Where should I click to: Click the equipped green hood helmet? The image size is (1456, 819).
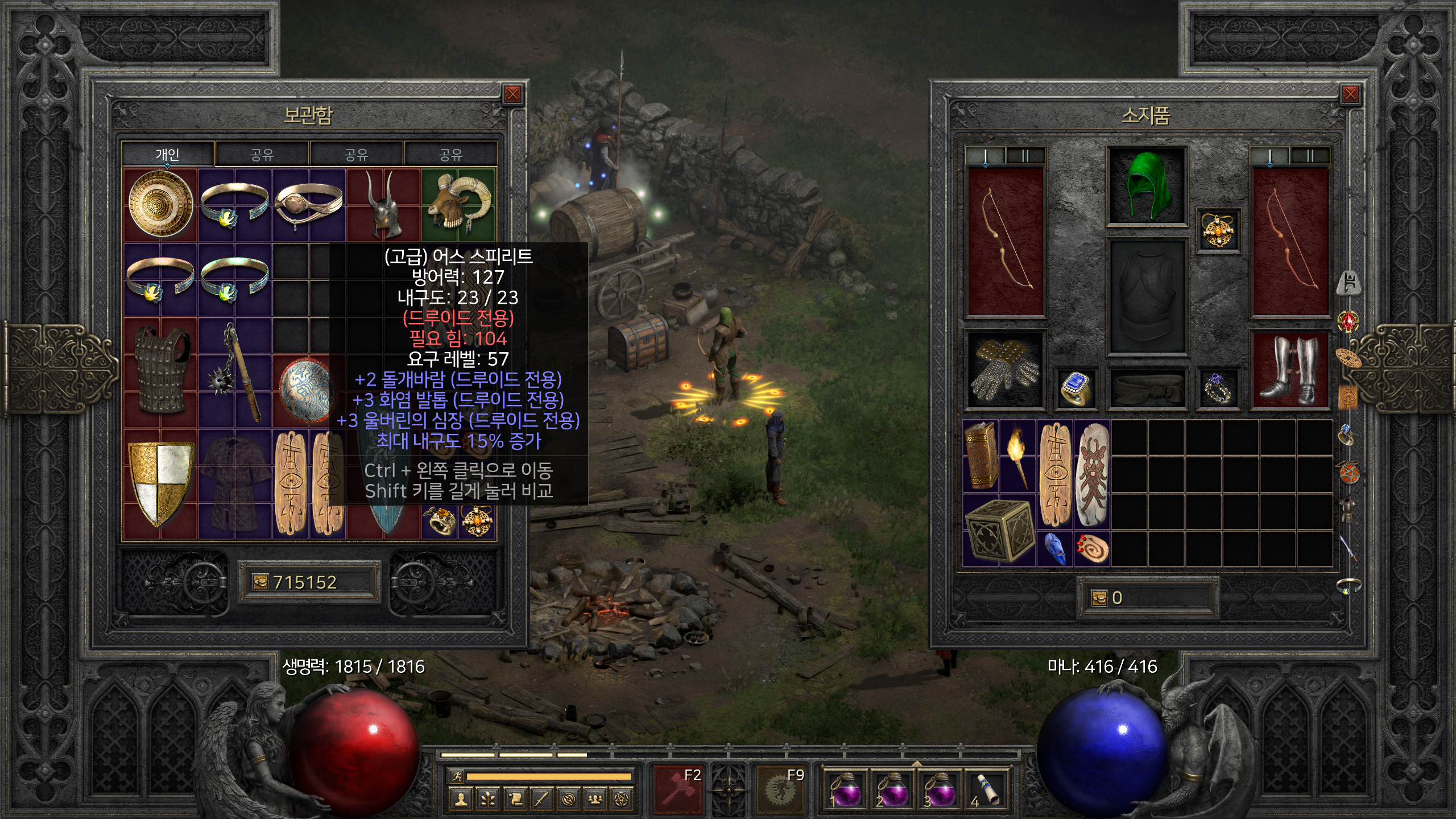click(x=1146, y=185)
